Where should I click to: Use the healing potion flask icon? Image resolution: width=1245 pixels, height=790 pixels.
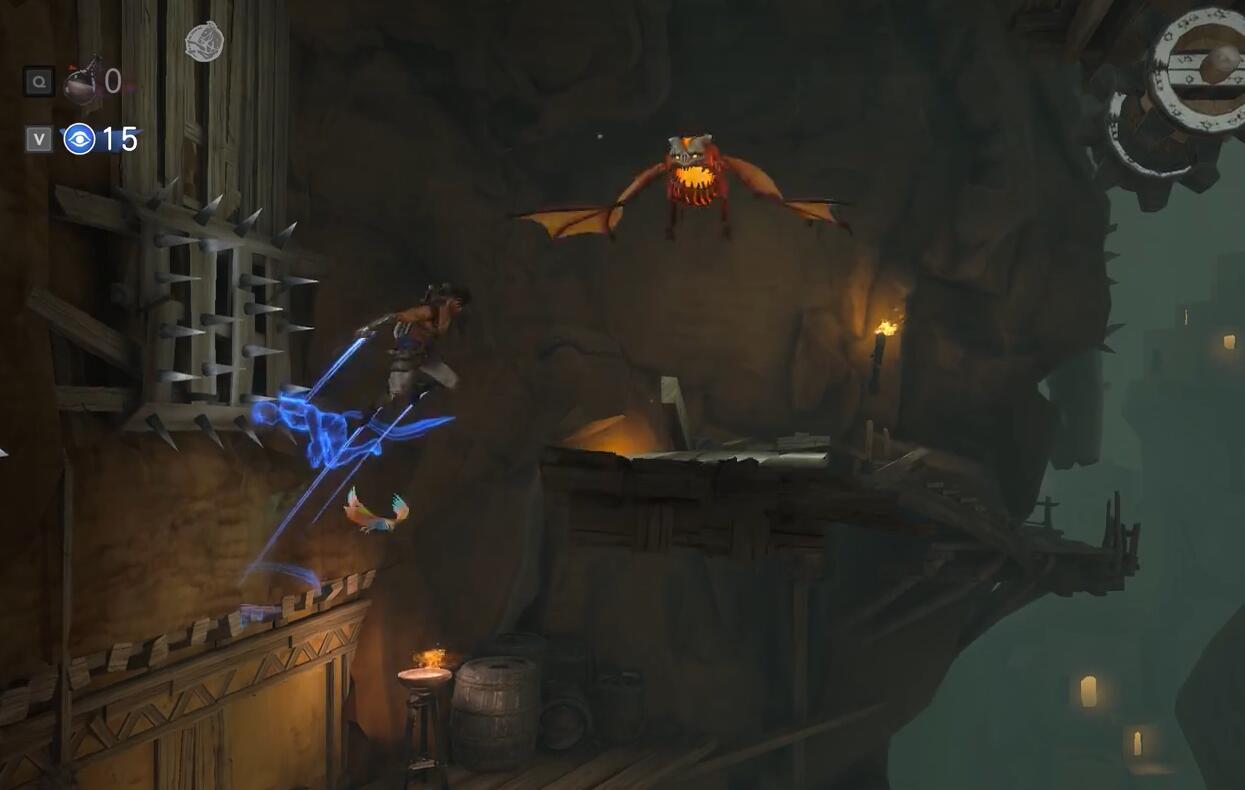coord(82,83)
